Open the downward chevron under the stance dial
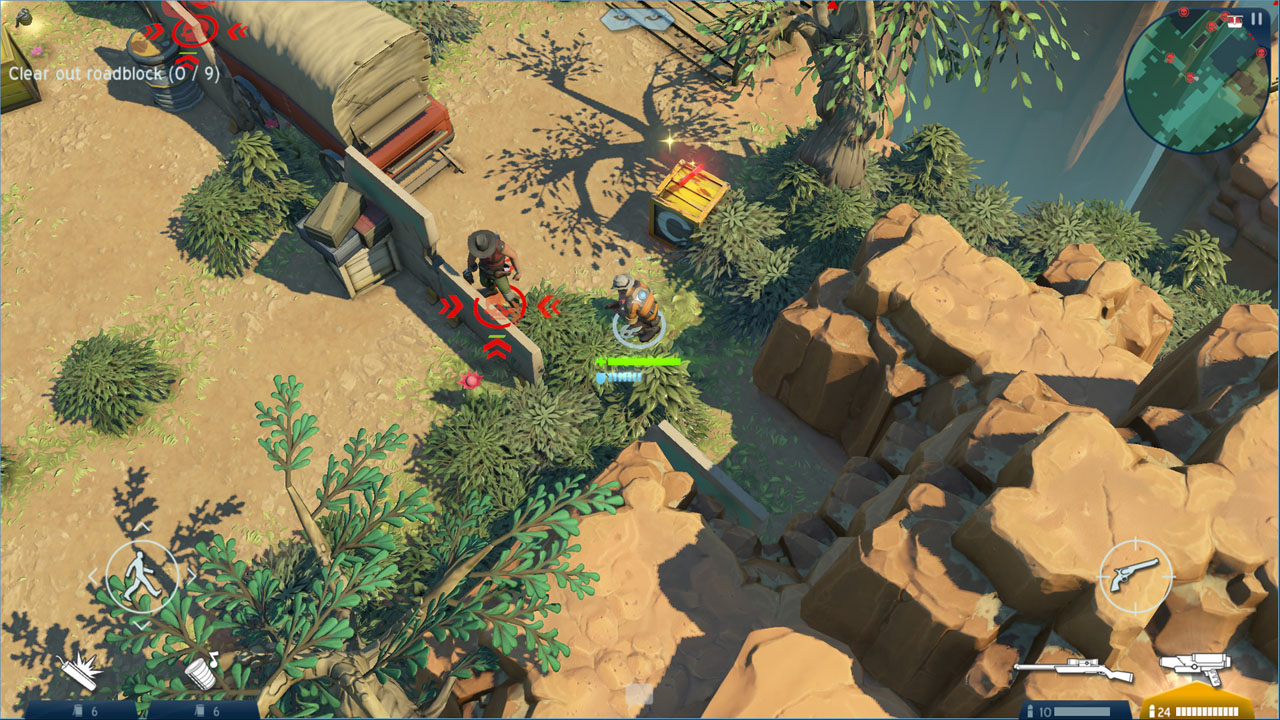1280x720 pixels. tap(142, 624)
